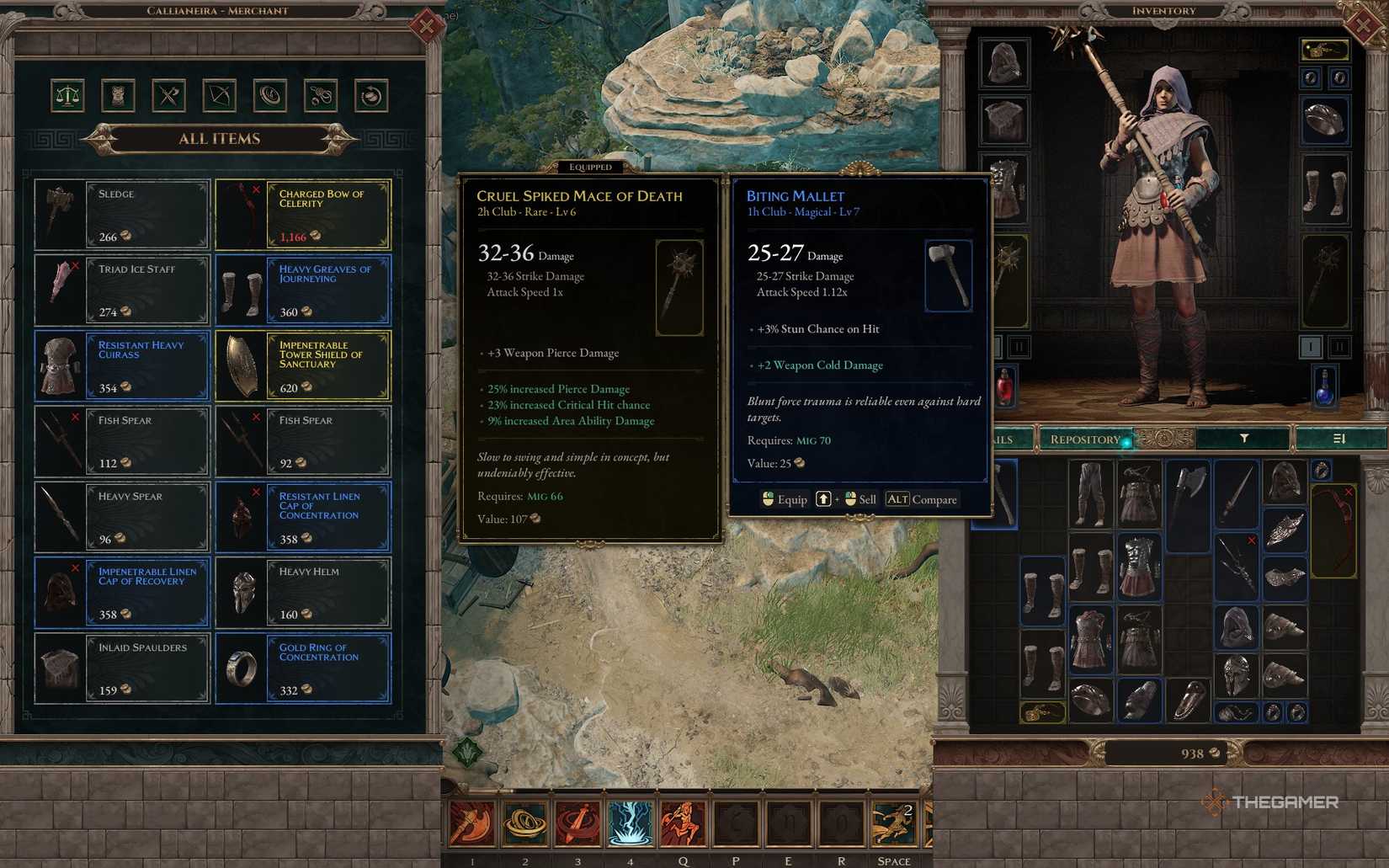Image resolution: width=1389 pixels, height=868 pixels.
Task: Open the repository sort order control
Action: coord(1342,439)
